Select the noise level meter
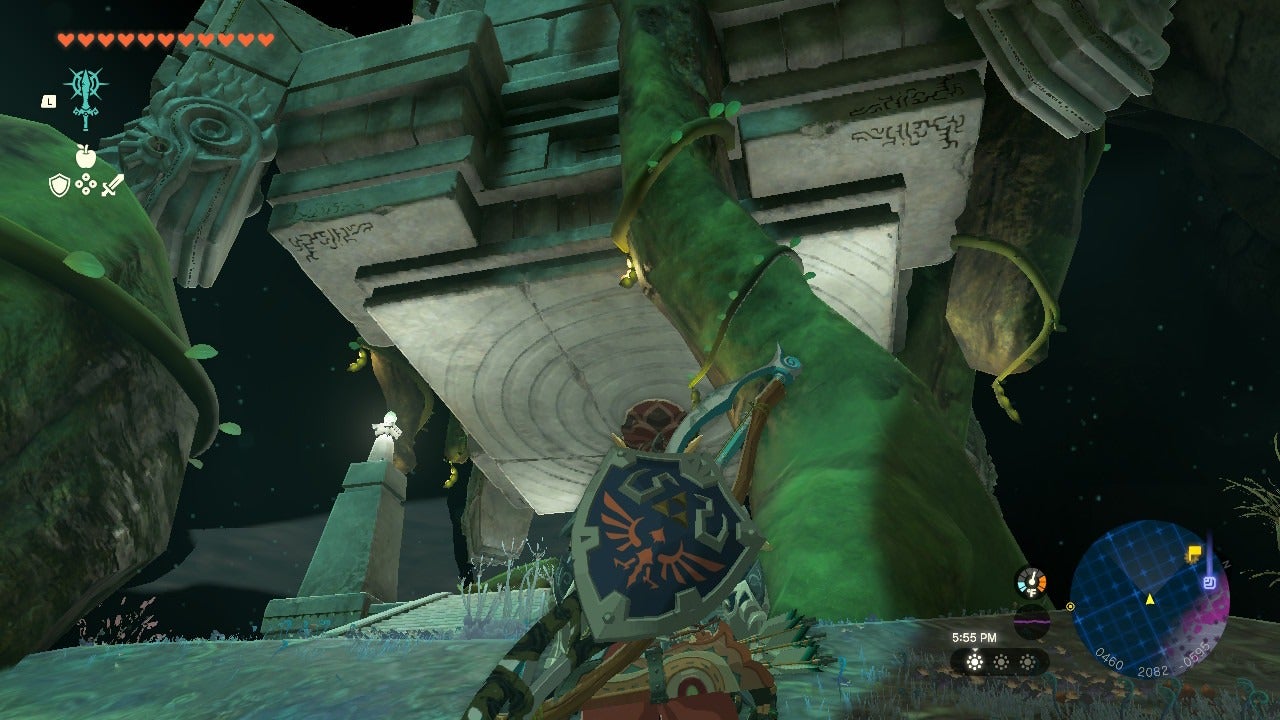The height and width of the screenshot is (720, 1280). 1032,622
